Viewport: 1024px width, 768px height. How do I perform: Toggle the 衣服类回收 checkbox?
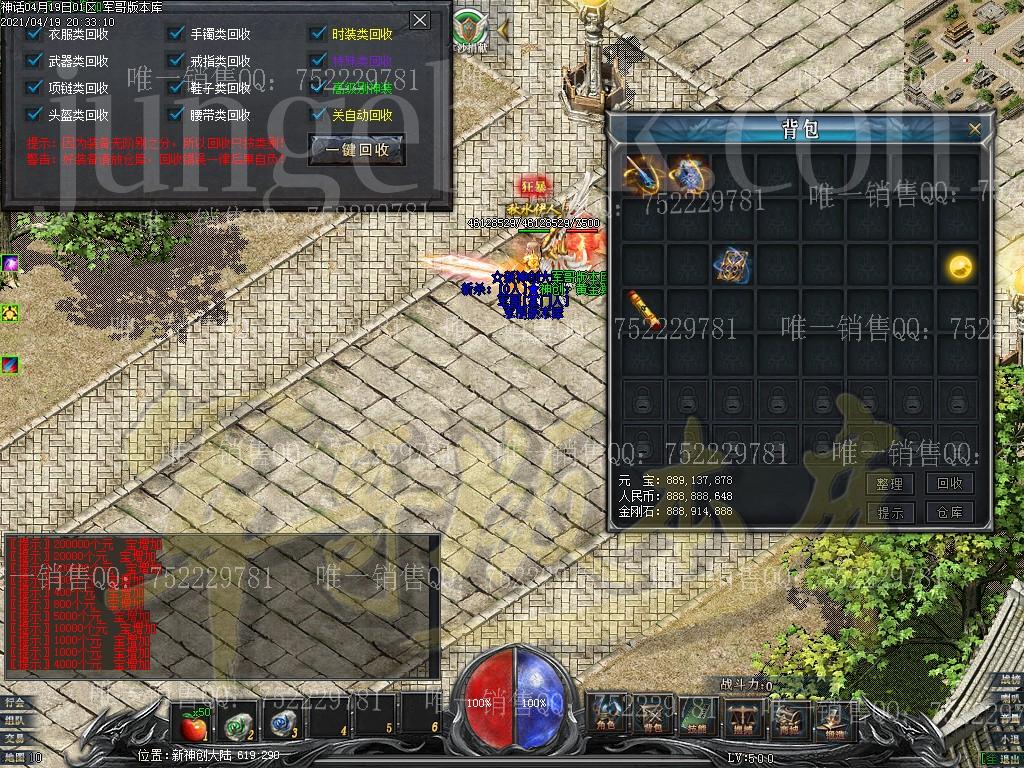[35, 34]
